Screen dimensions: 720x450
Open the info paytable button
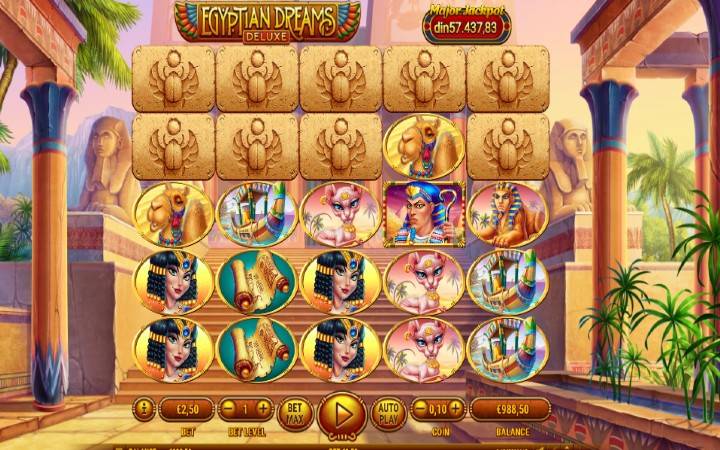click(142, 409)
